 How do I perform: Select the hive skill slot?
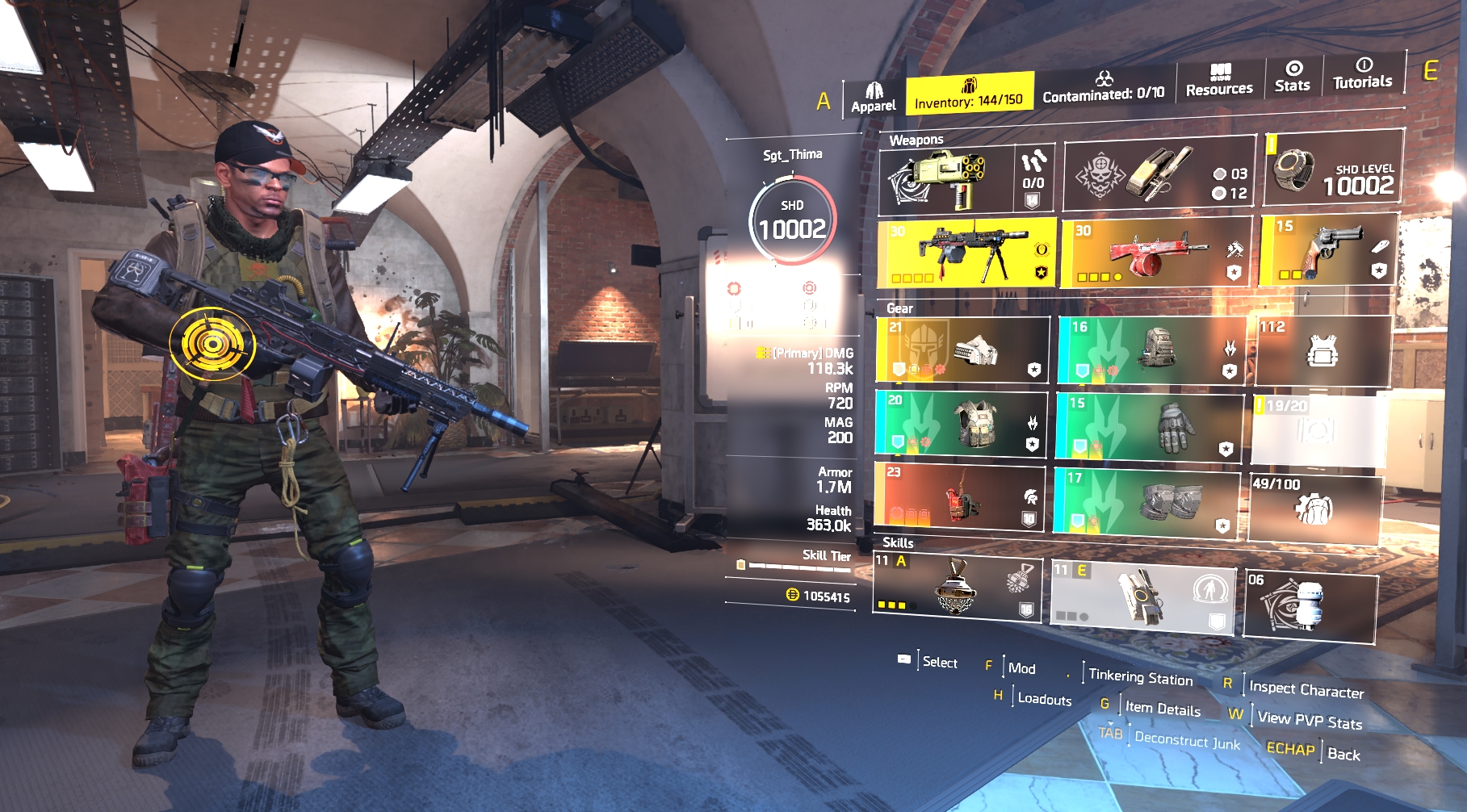point(957,585)
